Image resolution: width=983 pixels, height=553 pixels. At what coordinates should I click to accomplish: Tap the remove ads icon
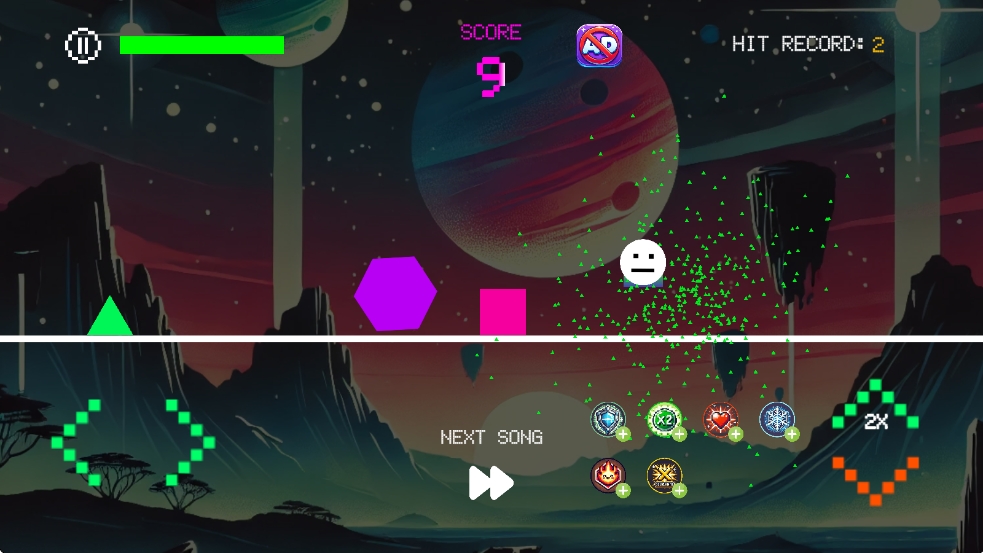(x=599, y=46)
